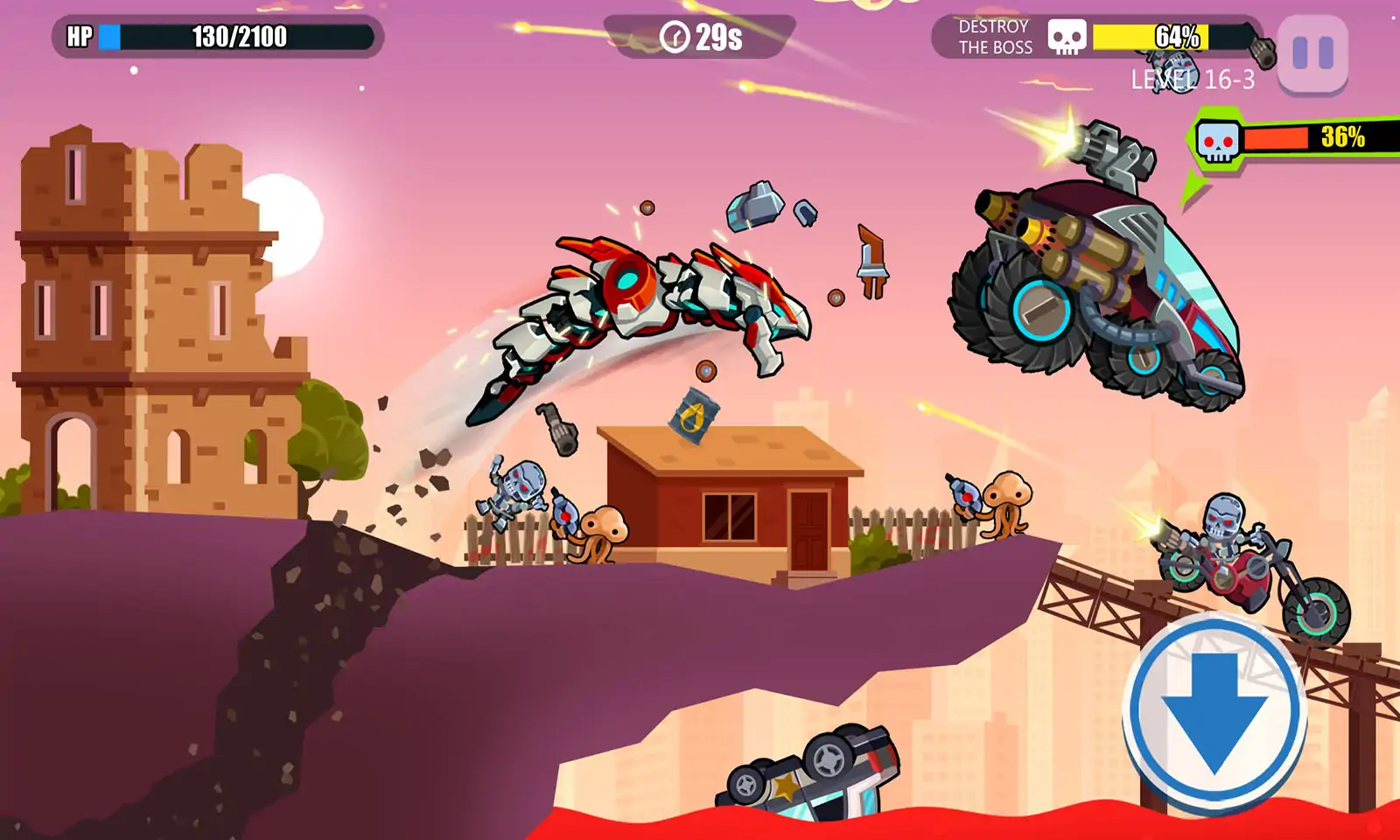Viewport: 1400px width, 840px height.
Task: Tap the blue down-arrow slam button
Action: (x=1214, y=710)
